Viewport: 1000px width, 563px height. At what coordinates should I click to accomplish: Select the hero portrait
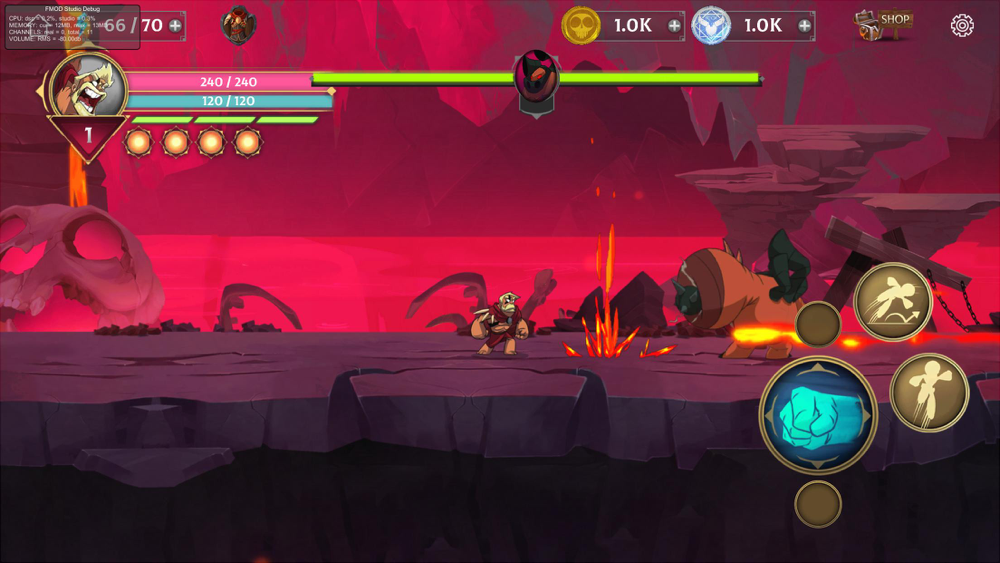point(89,89)
